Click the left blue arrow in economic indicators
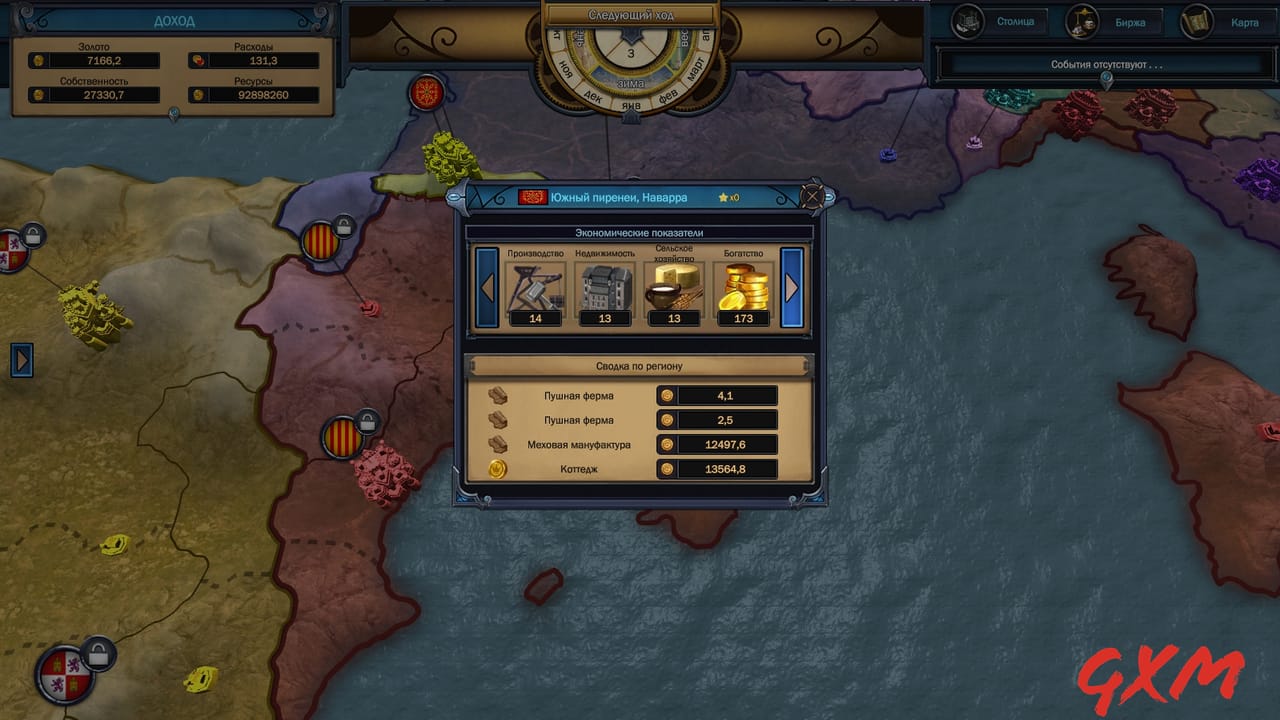The height and width of the screenshot is (720, 1280). point(486,288)
